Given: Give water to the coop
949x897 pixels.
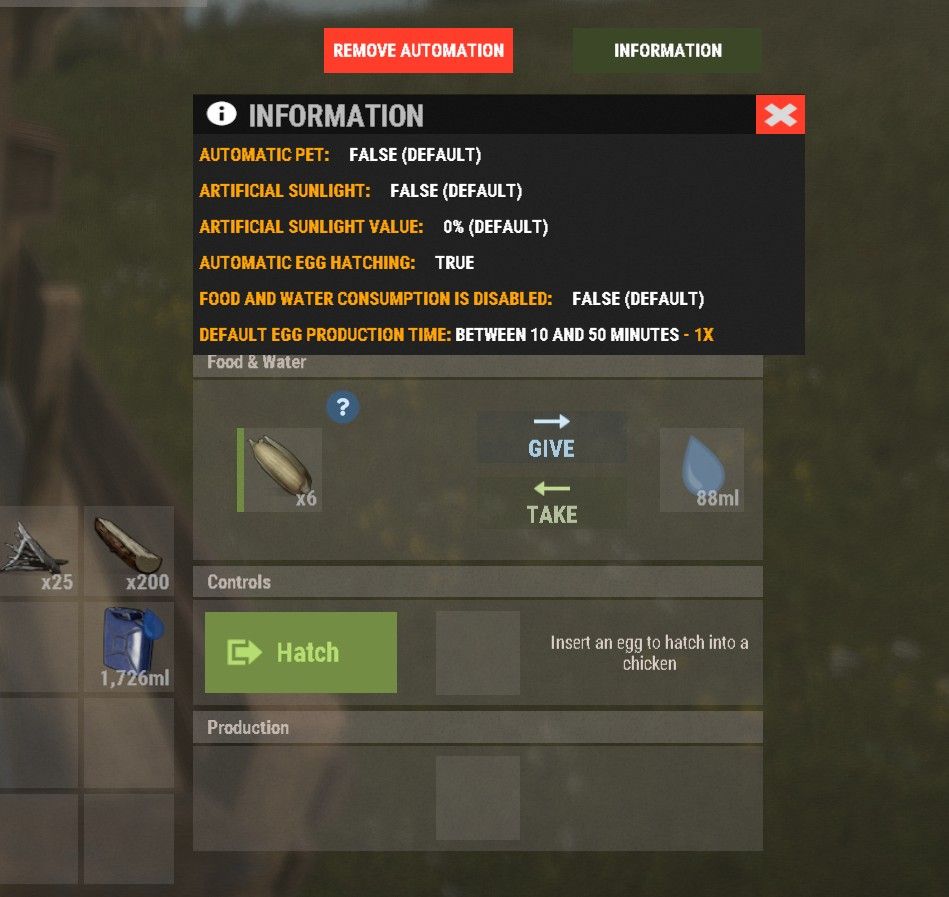Looking at the screenshot, I should (551, 436).
